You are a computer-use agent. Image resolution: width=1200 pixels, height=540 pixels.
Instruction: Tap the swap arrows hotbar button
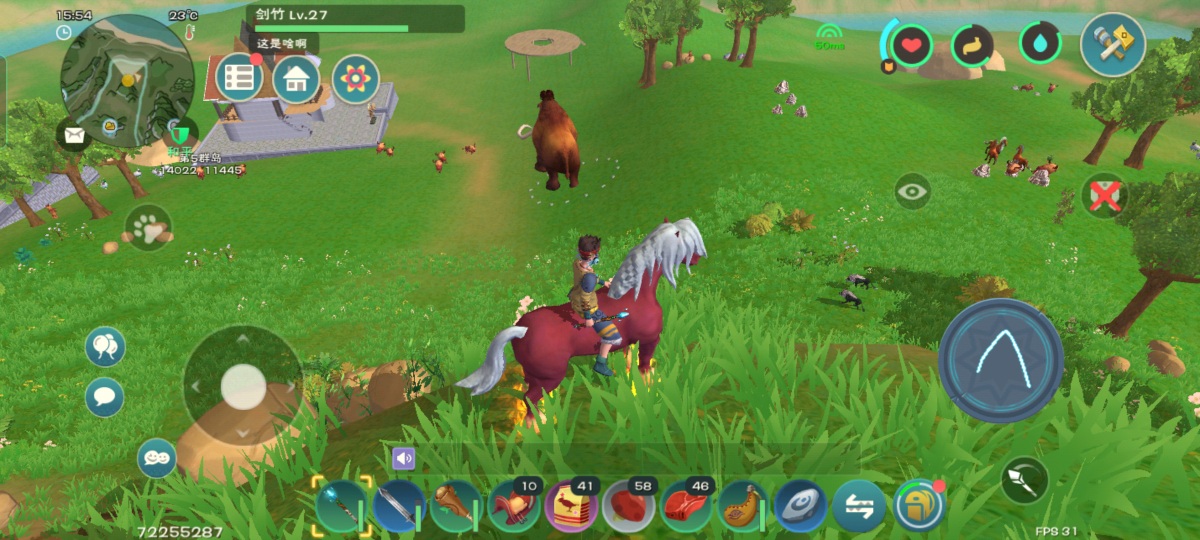859,505
